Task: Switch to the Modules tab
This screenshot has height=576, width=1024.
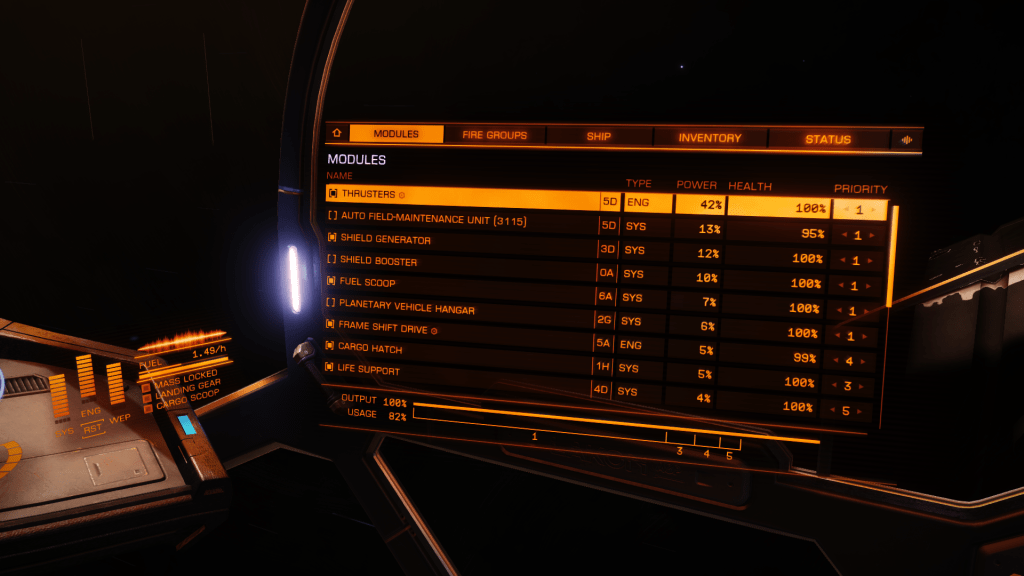Action: tap(396, 134)
